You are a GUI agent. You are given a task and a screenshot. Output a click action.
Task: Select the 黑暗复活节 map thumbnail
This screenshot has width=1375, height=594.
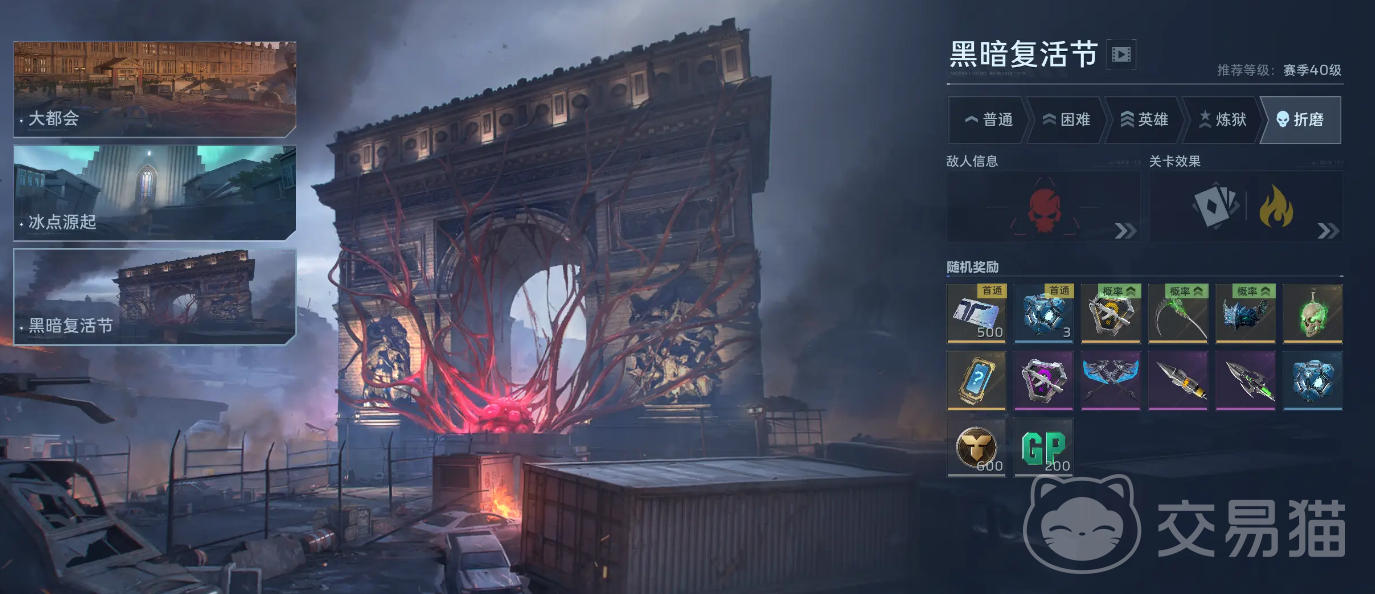point(154,296)
